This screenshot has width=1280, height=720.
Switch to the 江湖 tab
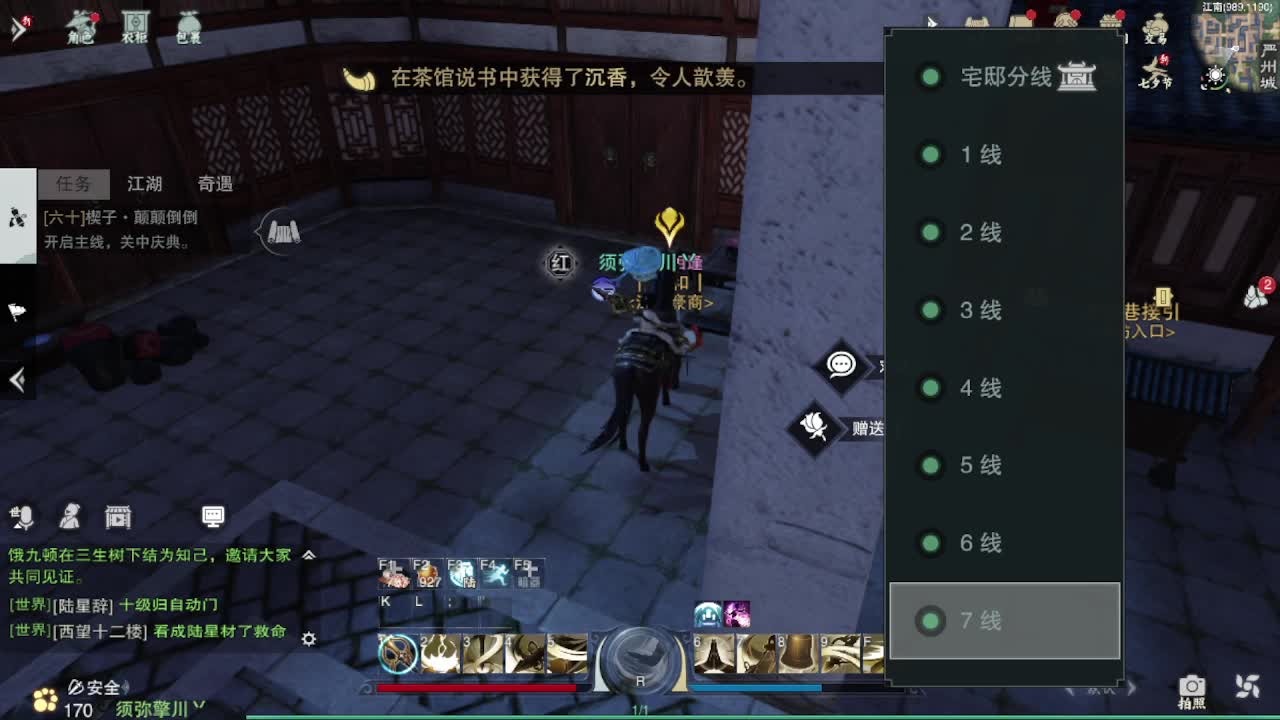[143, 184]
